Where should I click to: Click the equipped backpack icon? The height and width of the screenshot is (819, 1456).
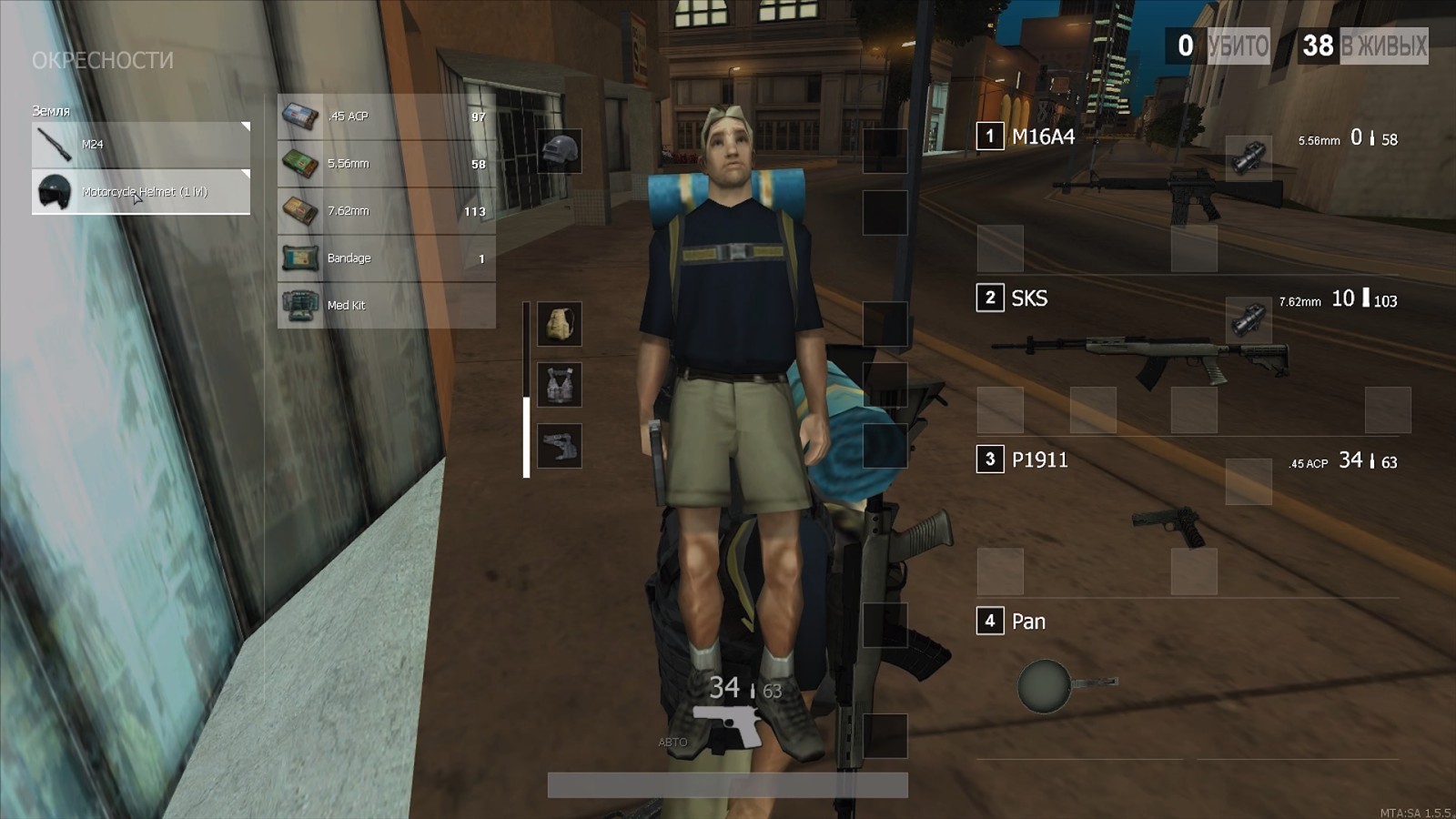pyautogui.click(x=560, y=325)
